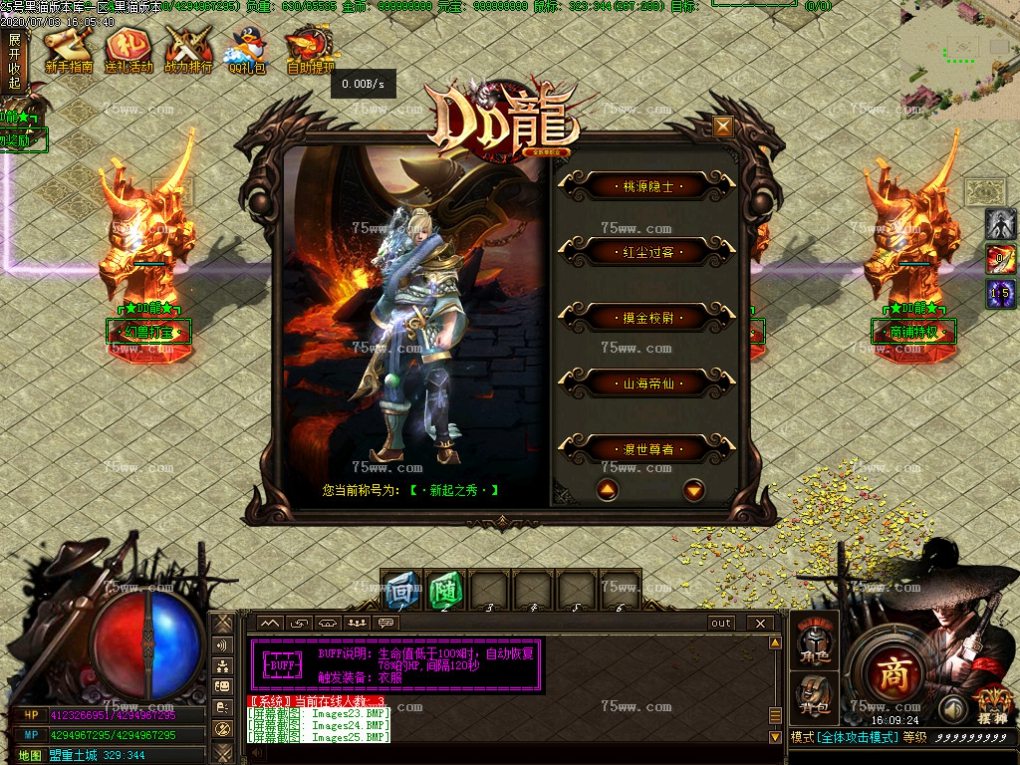The image size is (1020, 765).
Task: Open the 新手指南 beginner guide
Action: (68, 49)
